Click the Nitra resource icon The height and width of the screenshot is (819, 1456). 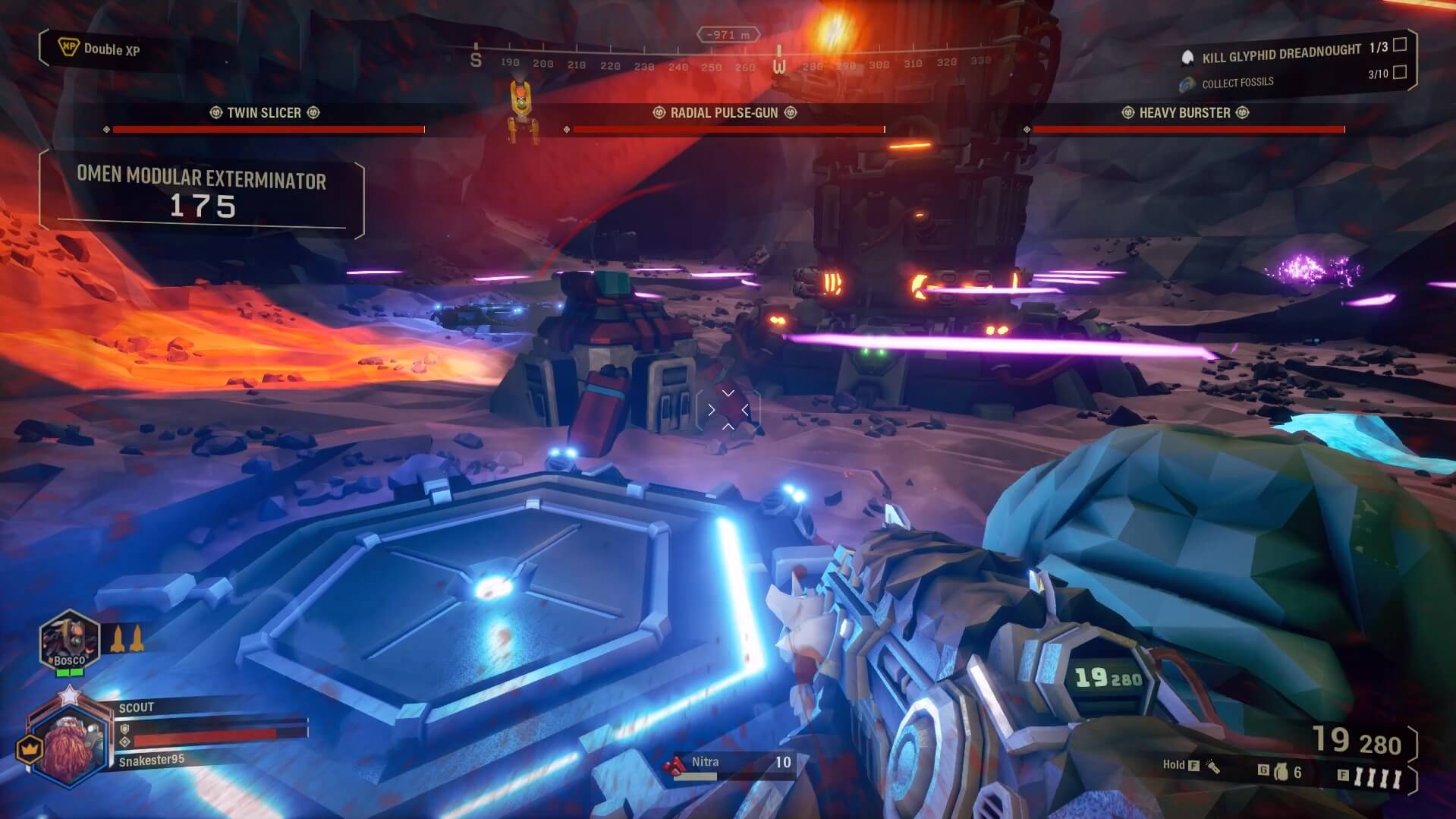point(673,767)
